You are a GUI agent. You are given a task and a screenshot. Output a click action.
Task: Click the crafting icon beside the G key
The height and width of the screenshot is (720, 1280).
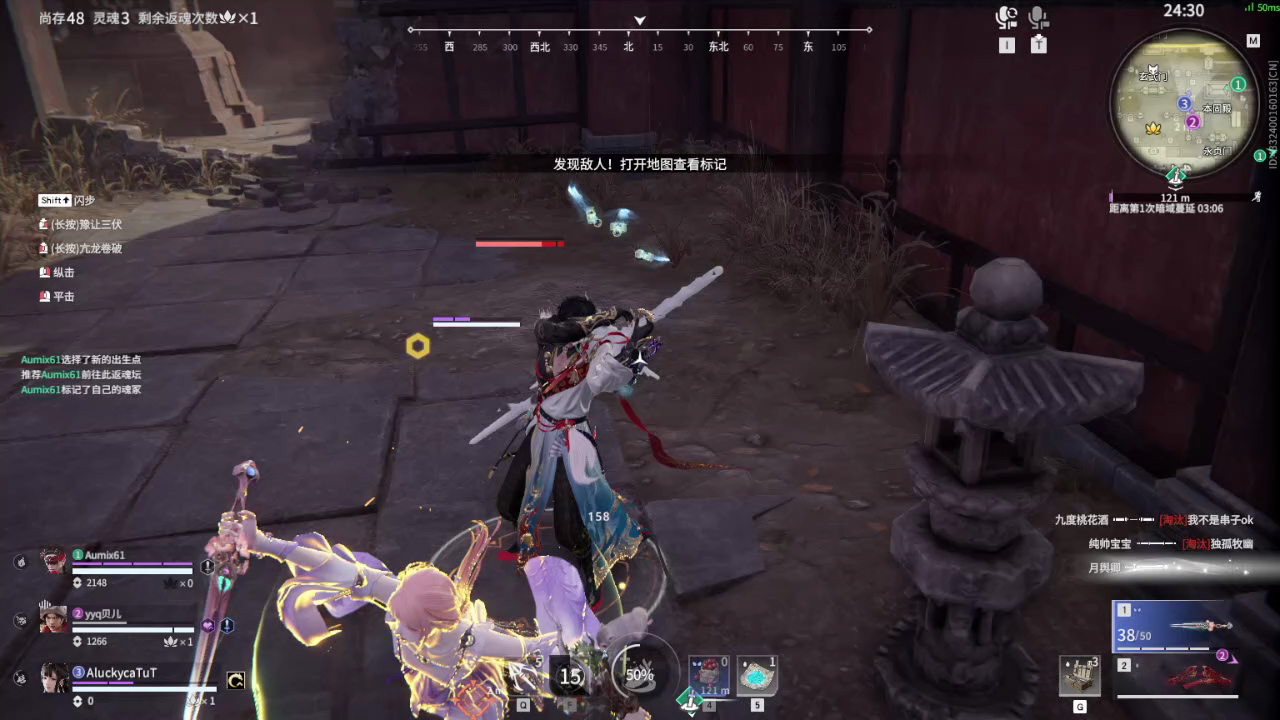(1082, 676)
